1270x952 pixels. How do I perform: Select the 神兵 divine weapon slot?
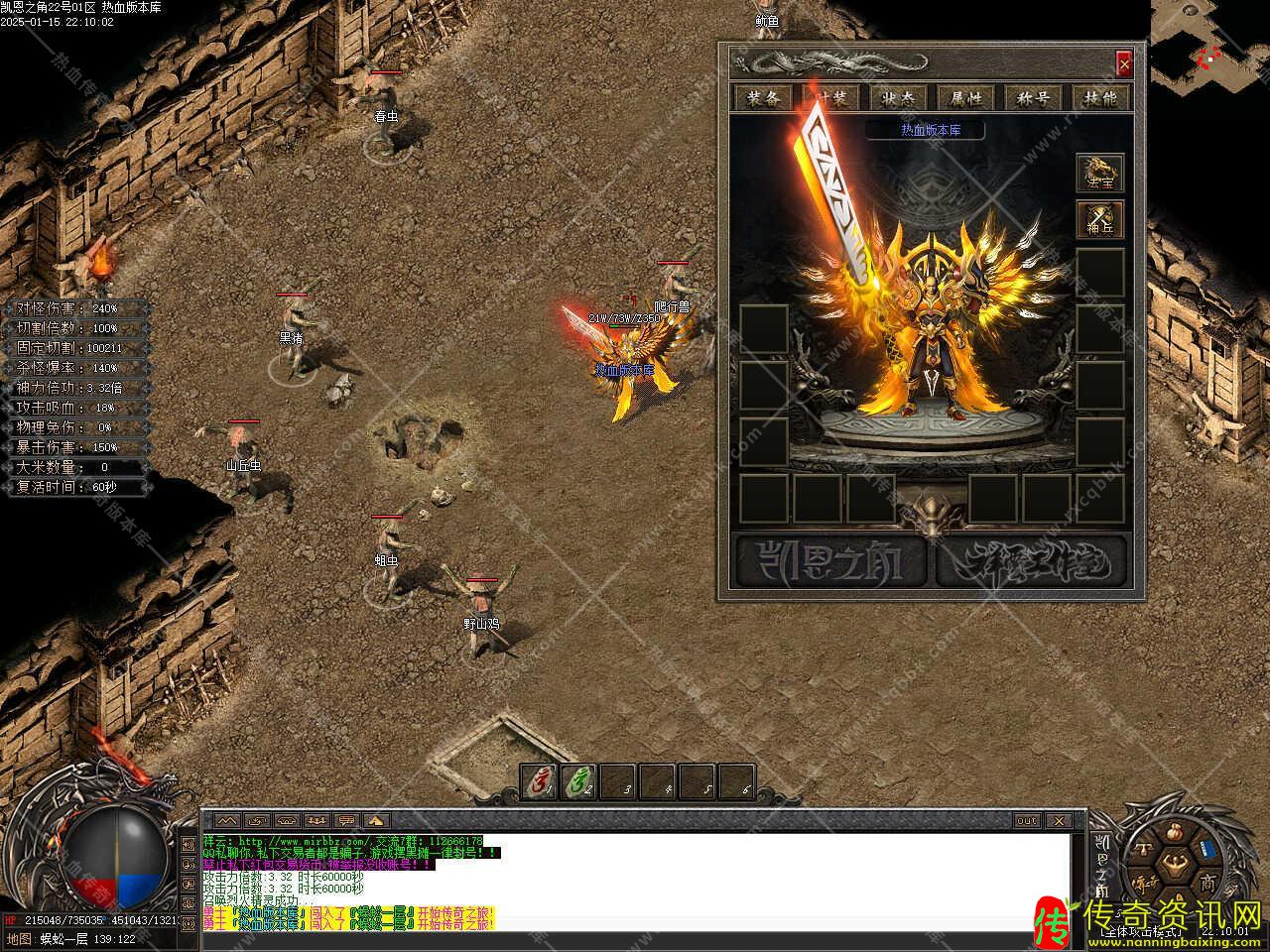click(1100, 219)
